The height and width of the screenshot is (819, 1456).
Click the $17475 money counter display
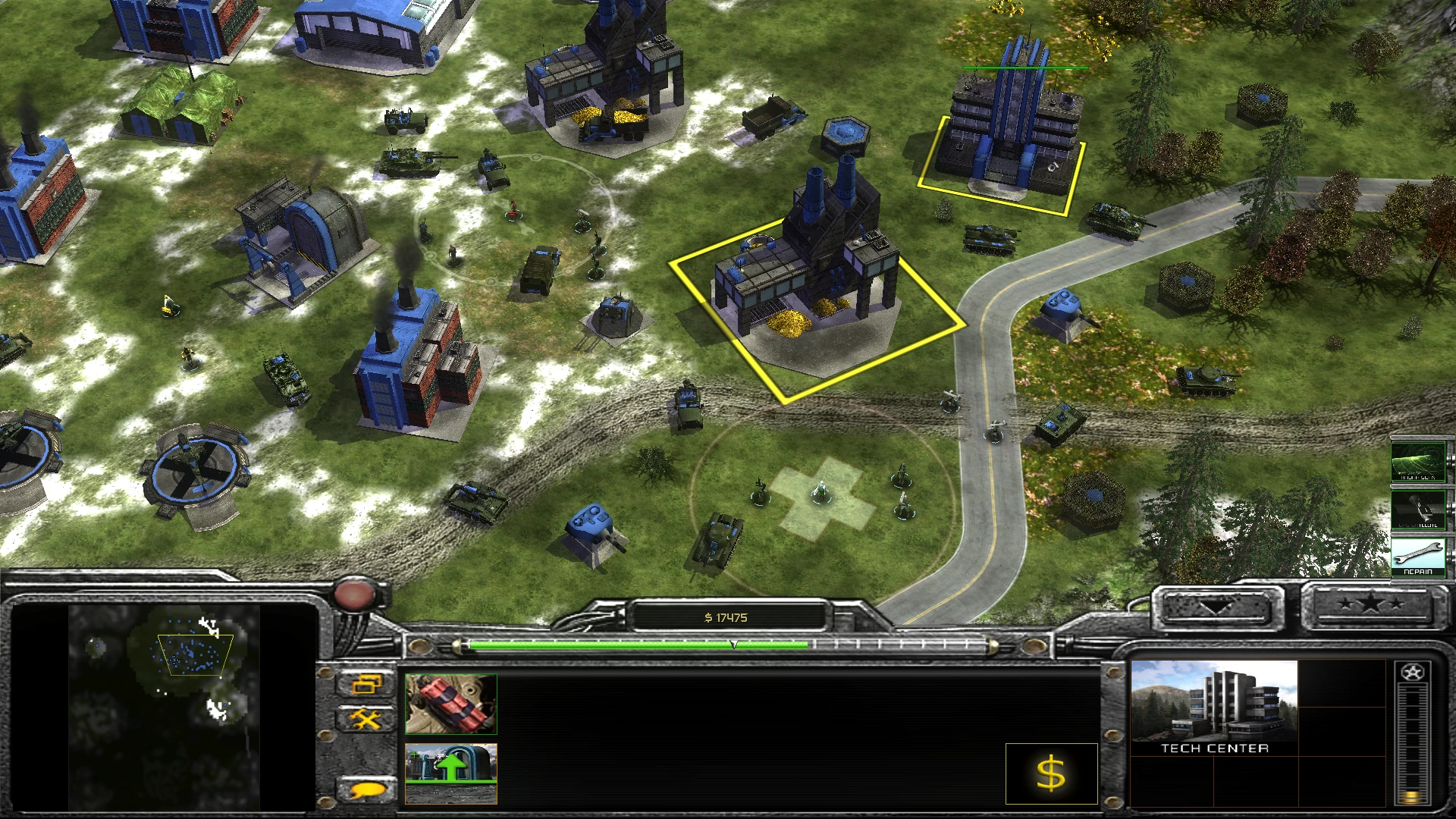728,617
